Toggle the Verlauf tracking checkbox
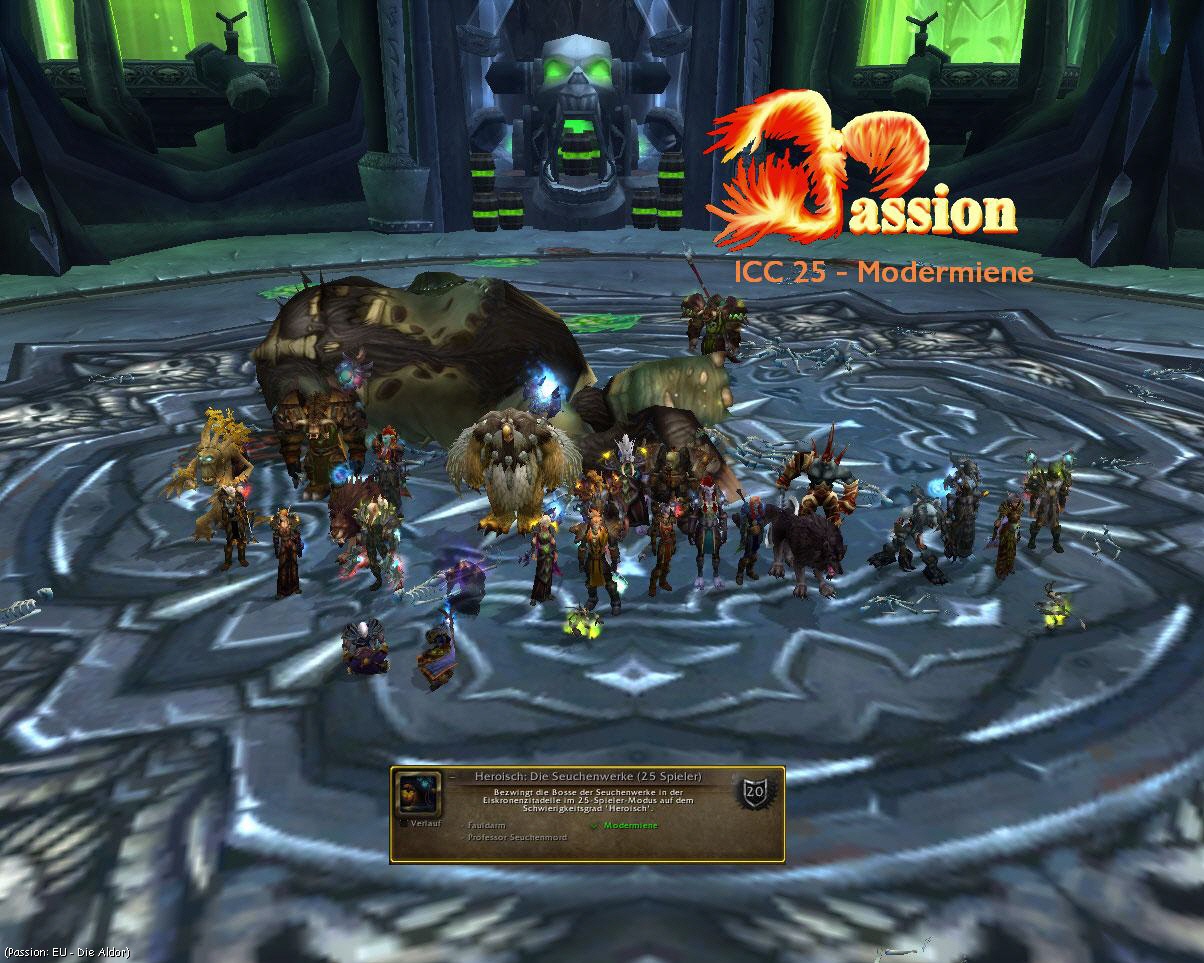The height and width of the screenshot is (963, 1204). pos(403,823)
